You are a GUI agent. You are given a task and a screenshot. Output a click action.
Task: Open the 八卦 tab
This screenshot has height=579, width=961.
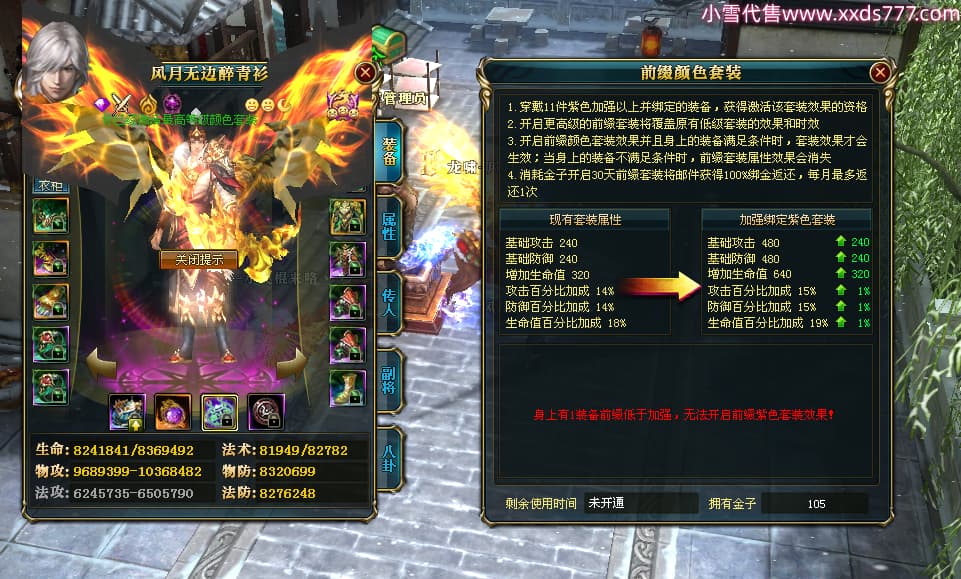(x=390, y=456)
